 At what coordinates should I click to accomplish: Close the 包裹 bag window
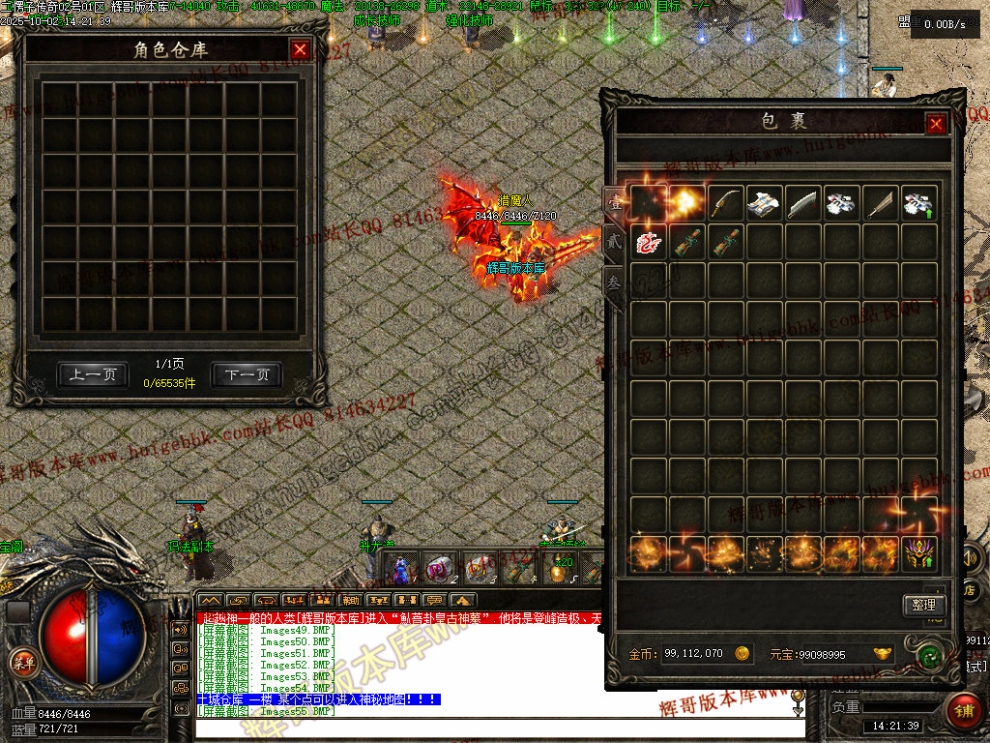[935, 123]
